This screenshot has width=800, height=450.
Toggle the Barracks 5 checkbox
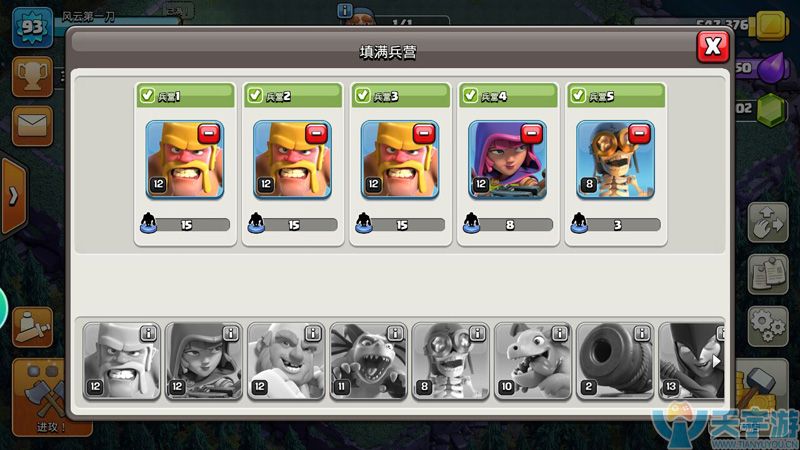(x=579, y=95)
